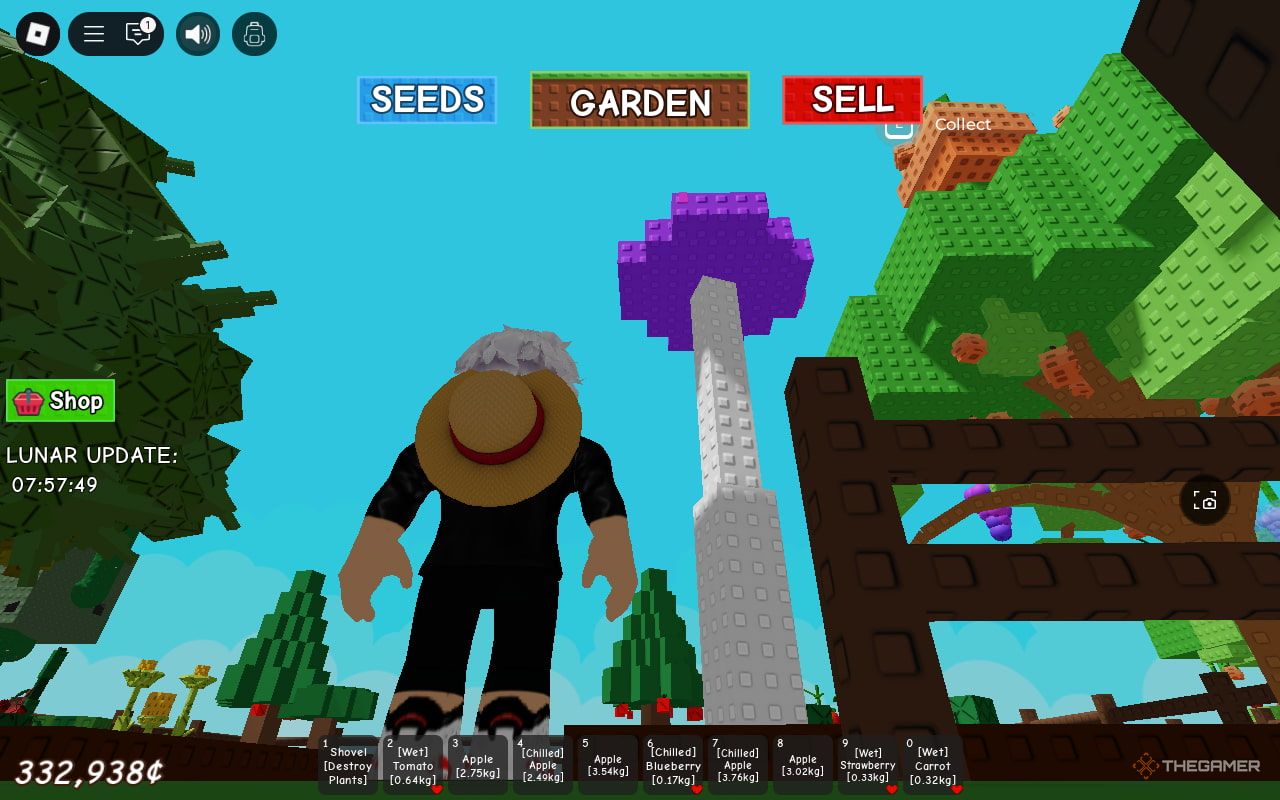Viewport: 1280px width, 800px height.
Task: Go to the SELL stand button
Action: pyautogui.click(x=852, y=100)
